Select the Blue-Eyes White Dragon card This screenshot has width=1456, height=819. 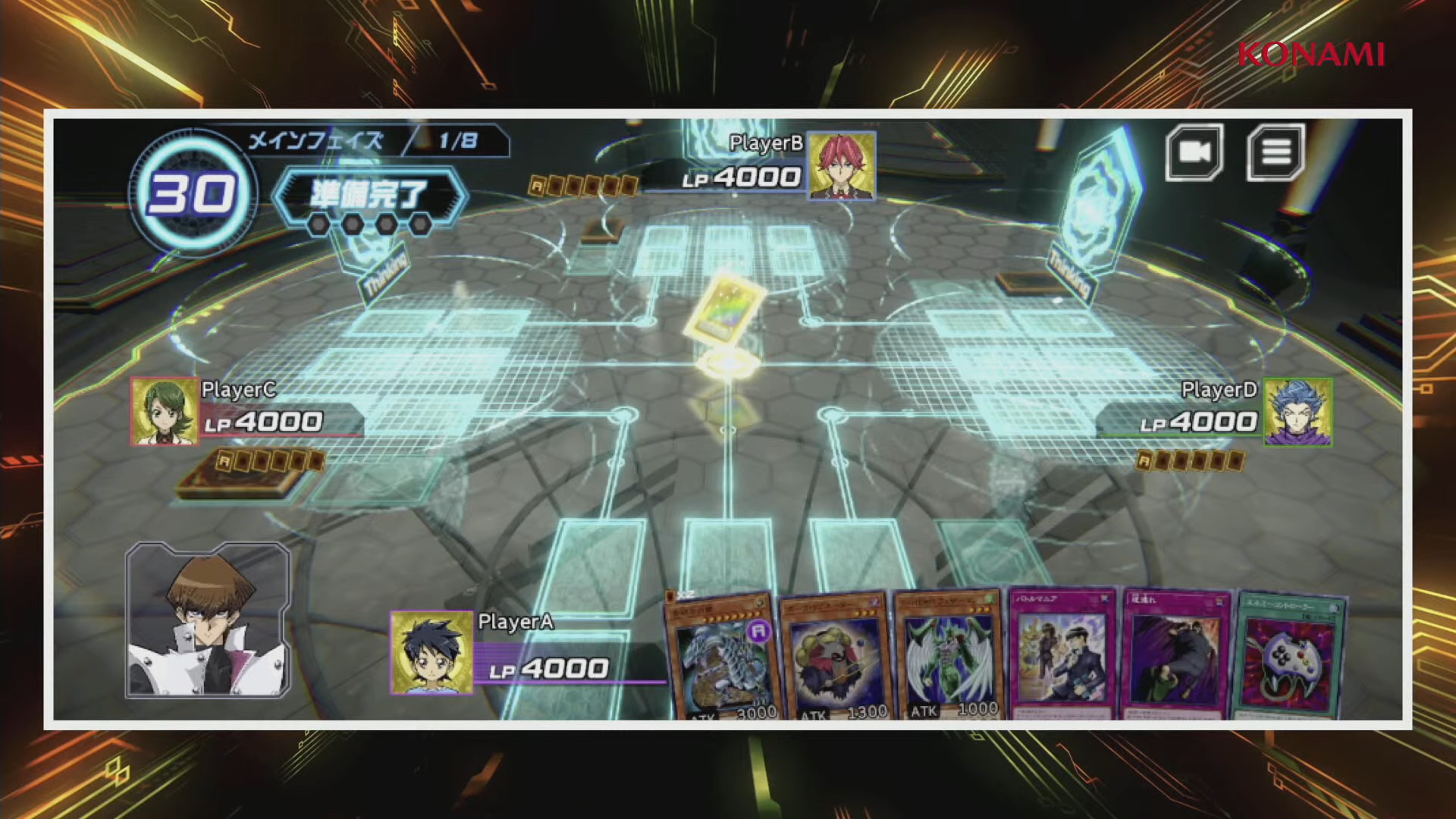click(722, 656)
